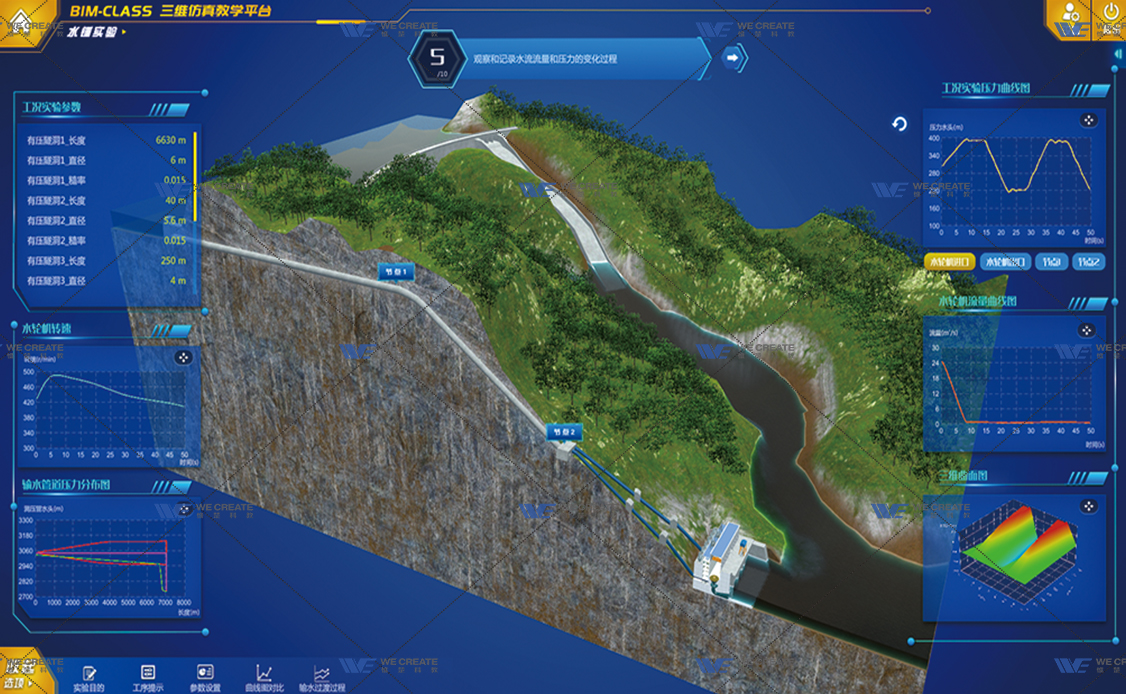The height and width of the screenshot is (694, 1126).
Task: Show the 工序提示 panel
Action: pyautogui.click(x=147, y=677)
